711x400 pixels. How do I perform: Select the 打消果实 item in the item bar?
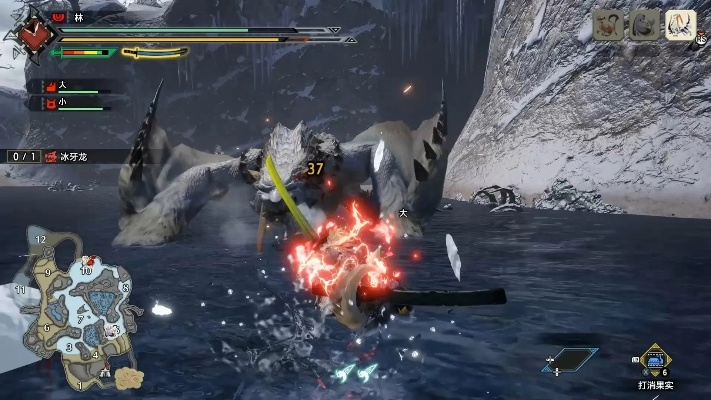click(x=655, y=359)
